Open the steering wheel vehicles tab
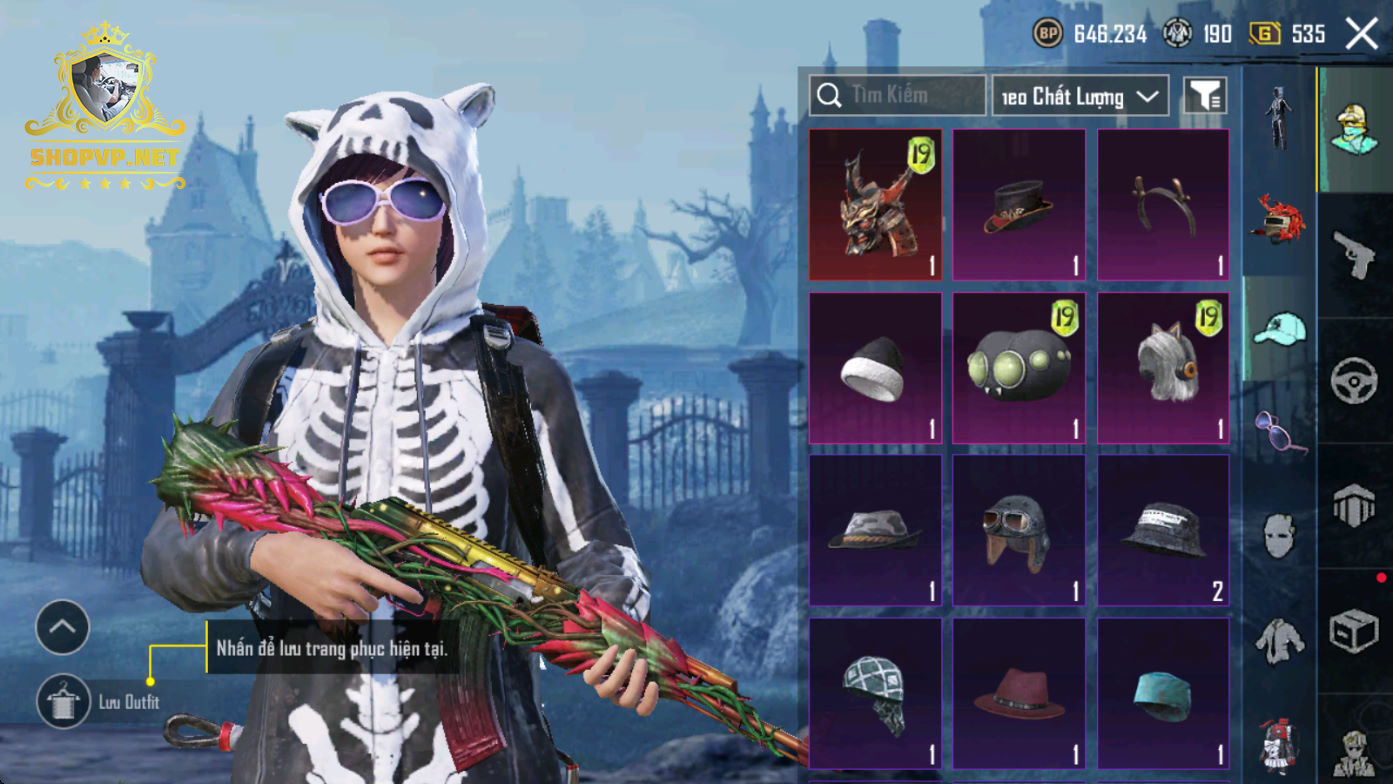Screen dimensions: 1393x784 (x=1355, y=381)
